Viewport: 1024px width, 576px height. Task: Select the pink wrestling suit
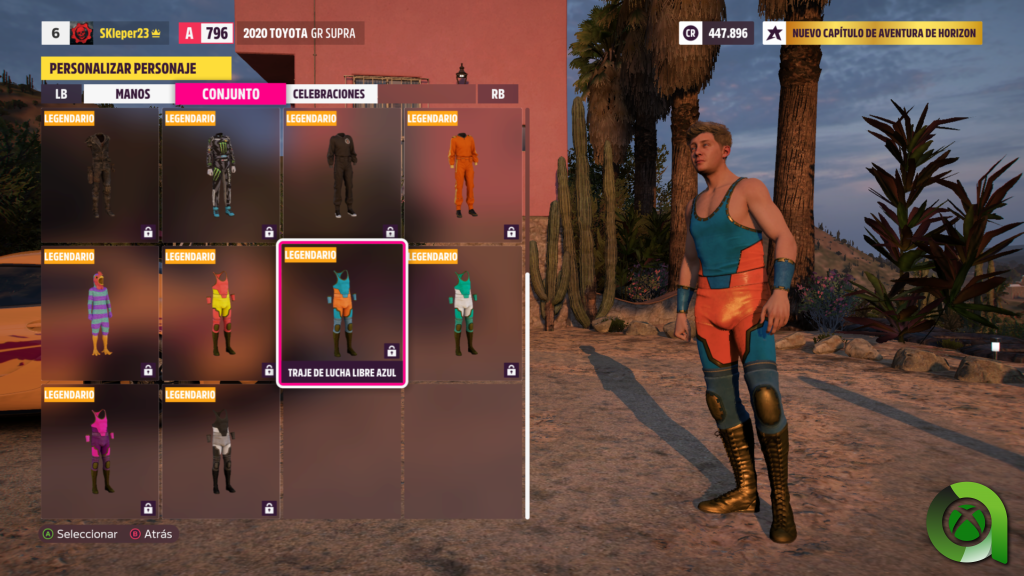(x=100, y=451)
